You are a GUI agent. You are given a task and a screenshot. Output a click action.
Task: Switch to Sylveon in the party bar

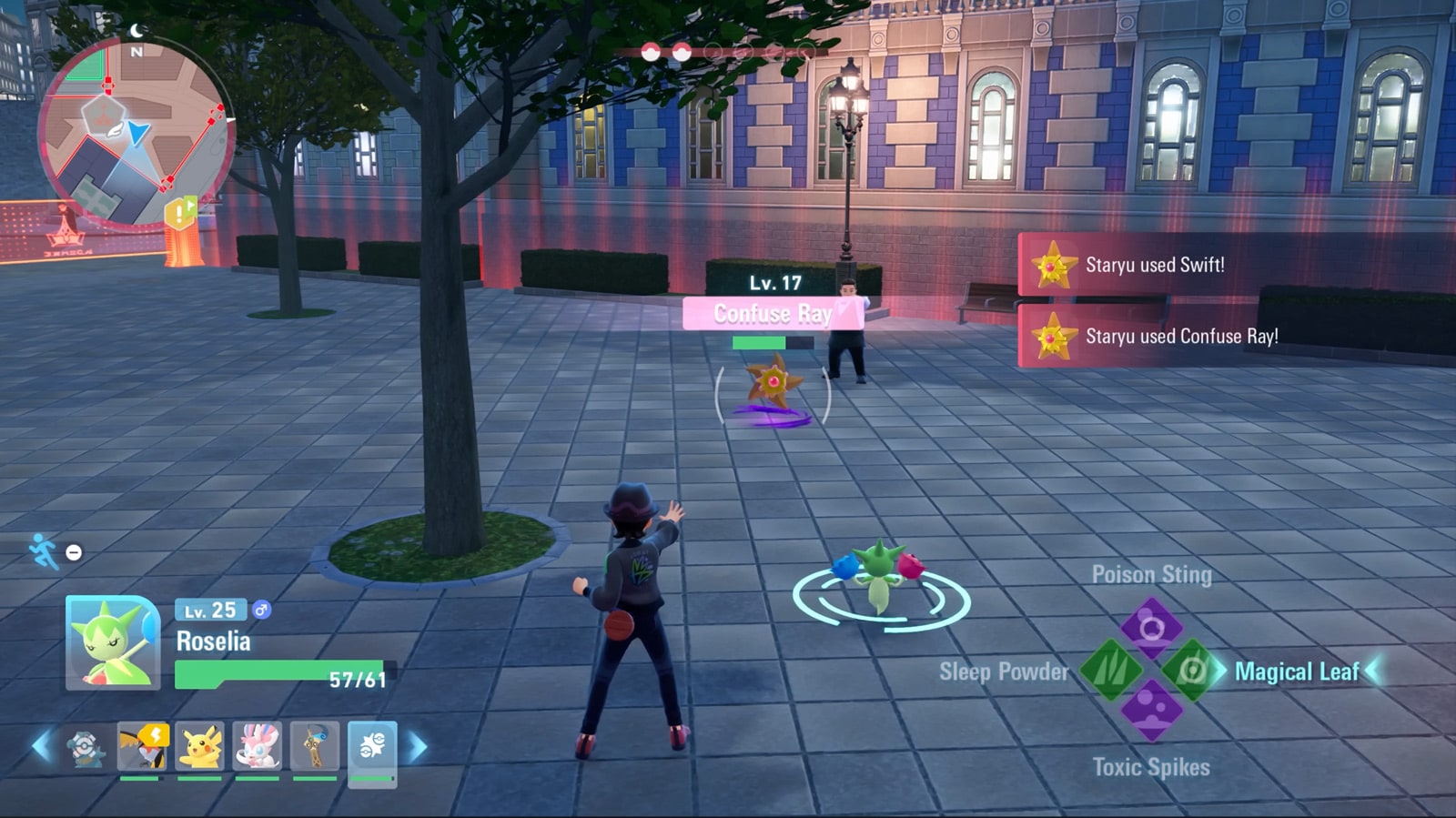click(x=258, y=747)
